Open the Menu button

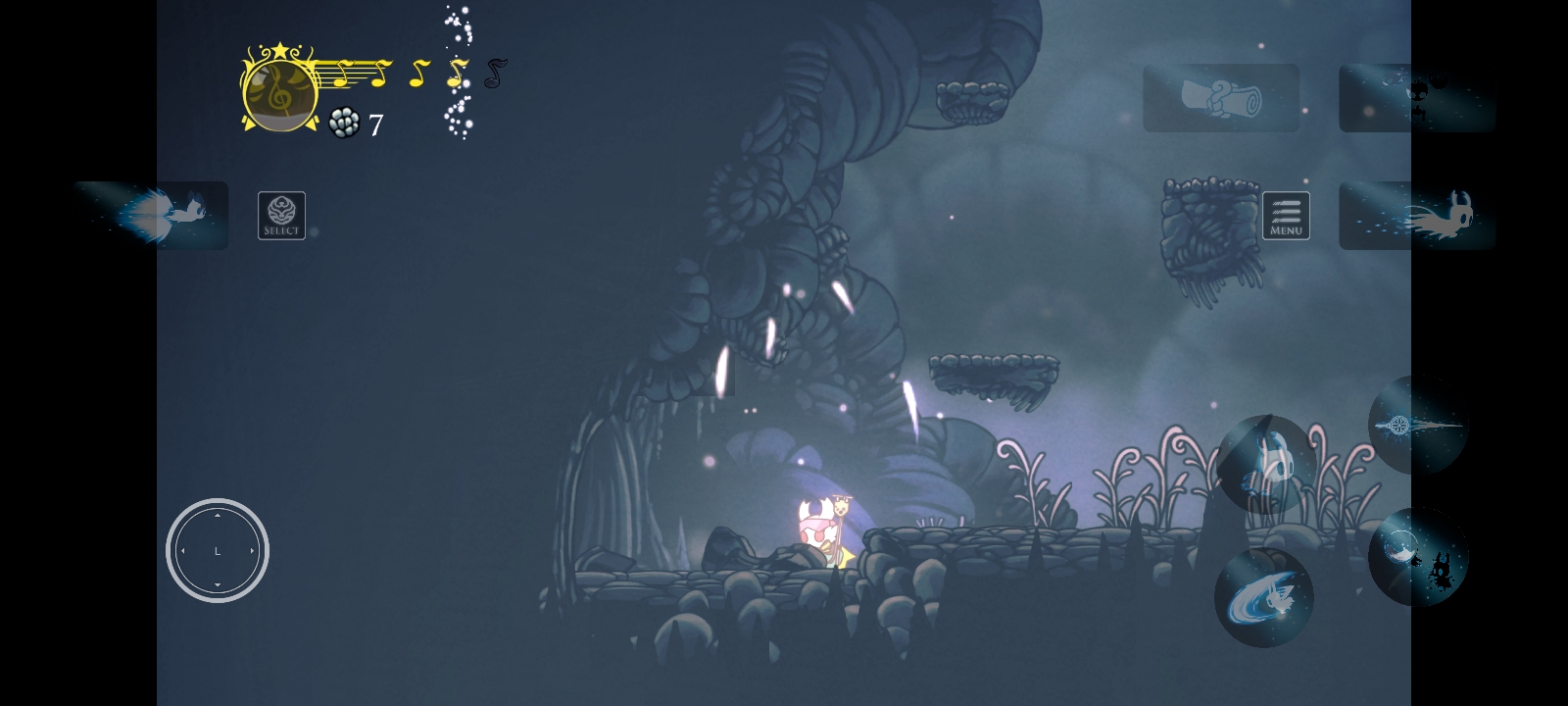coord(1285,216)
